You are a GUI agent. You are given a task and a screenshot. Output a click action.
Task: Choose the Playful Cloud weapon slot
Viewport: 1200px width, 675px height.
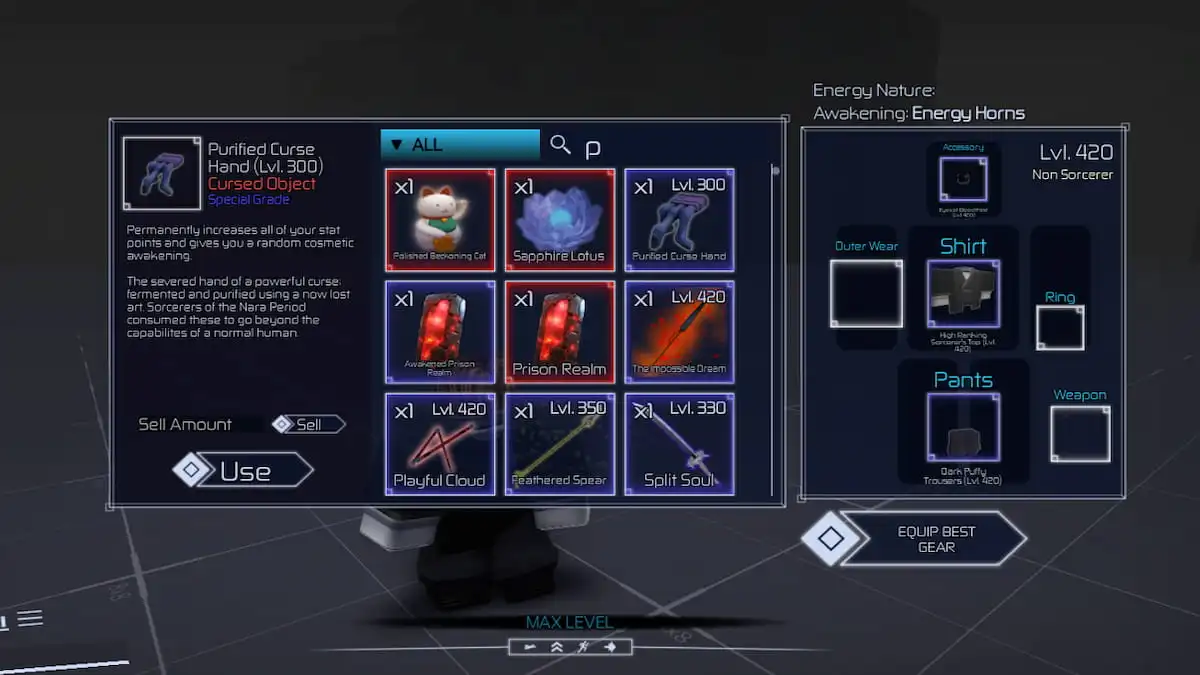[x=440, y=444]
